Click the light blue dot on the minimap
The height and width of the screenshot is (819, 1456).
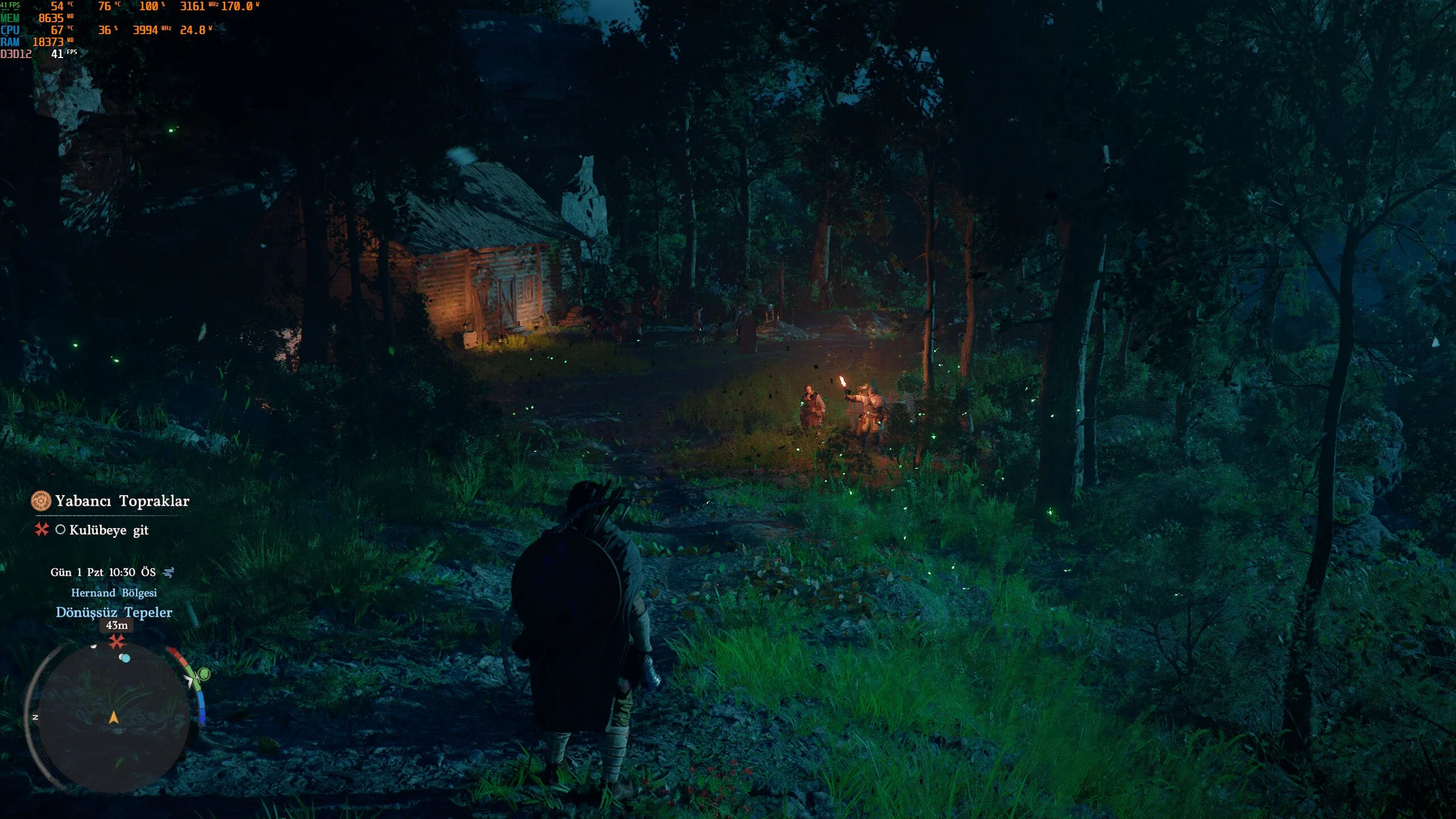pyautogui.click(x=125, y=659)
